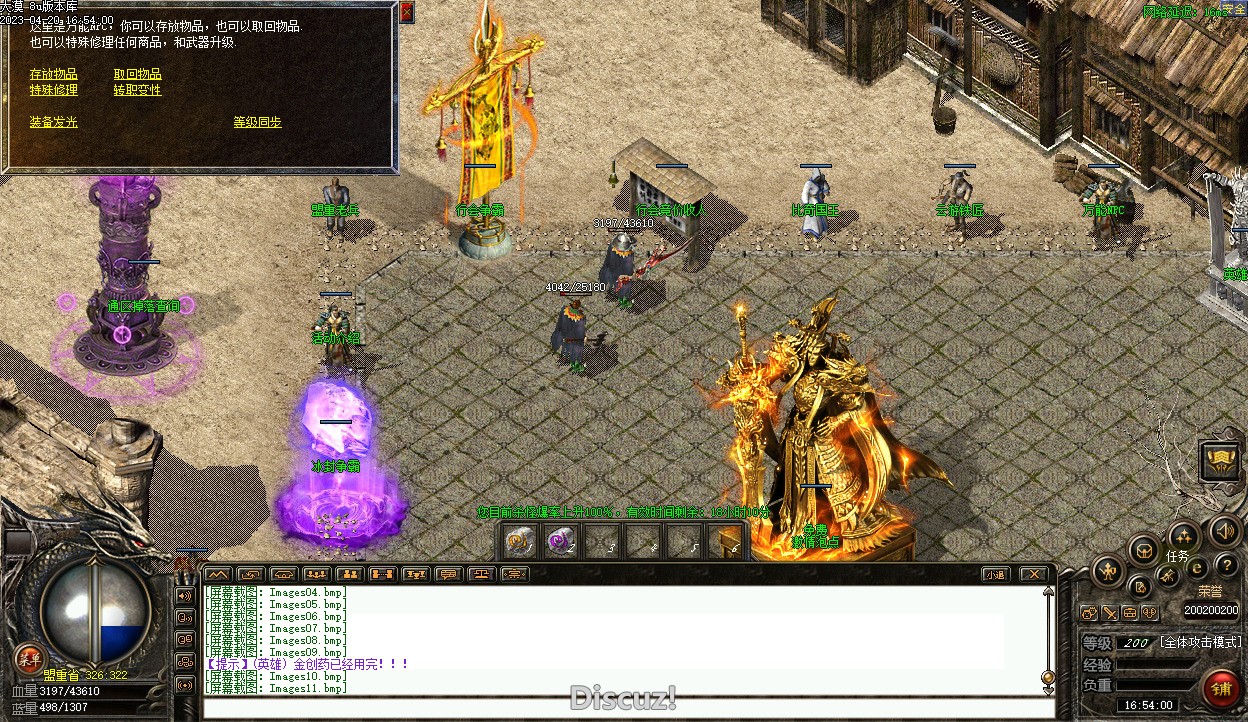
Task: Choose 转职变性 class change option
Action: click(x=137, y=90)
